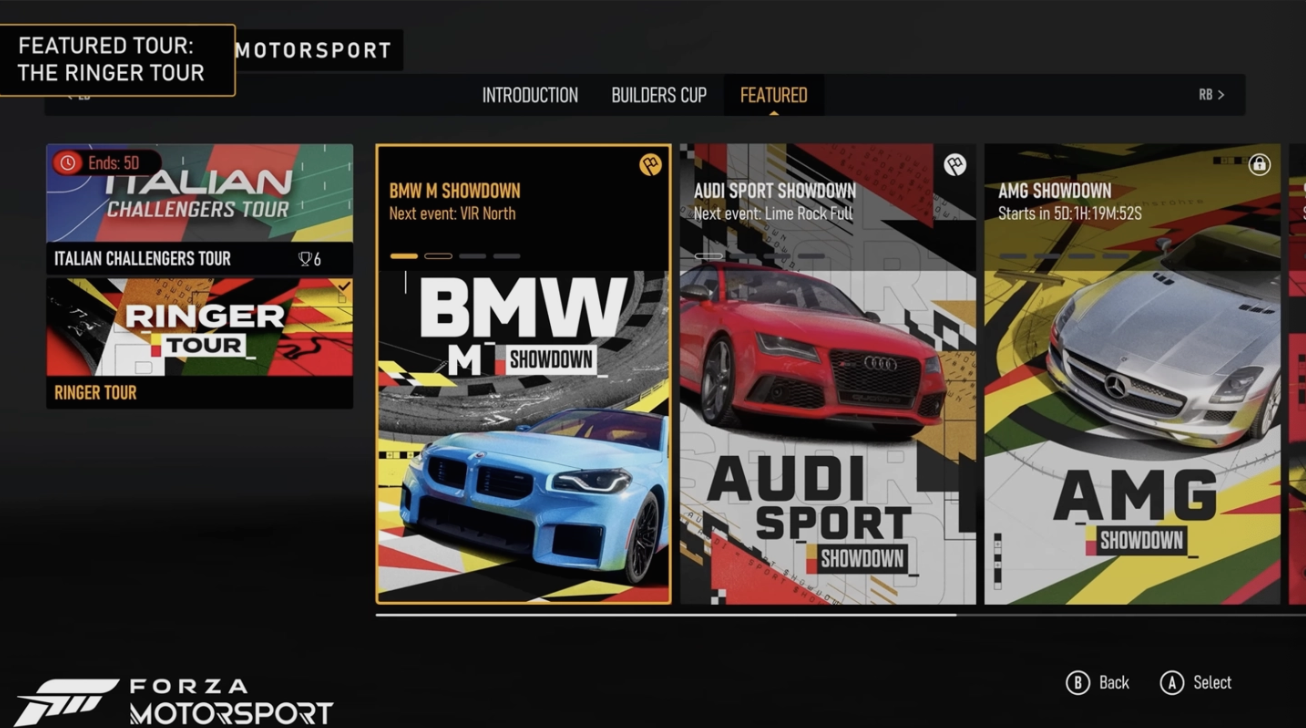Switch to the Introduction tab
Image resolution: width=1306 pixels, height=728 pixels.
click(x=530, y=96)
